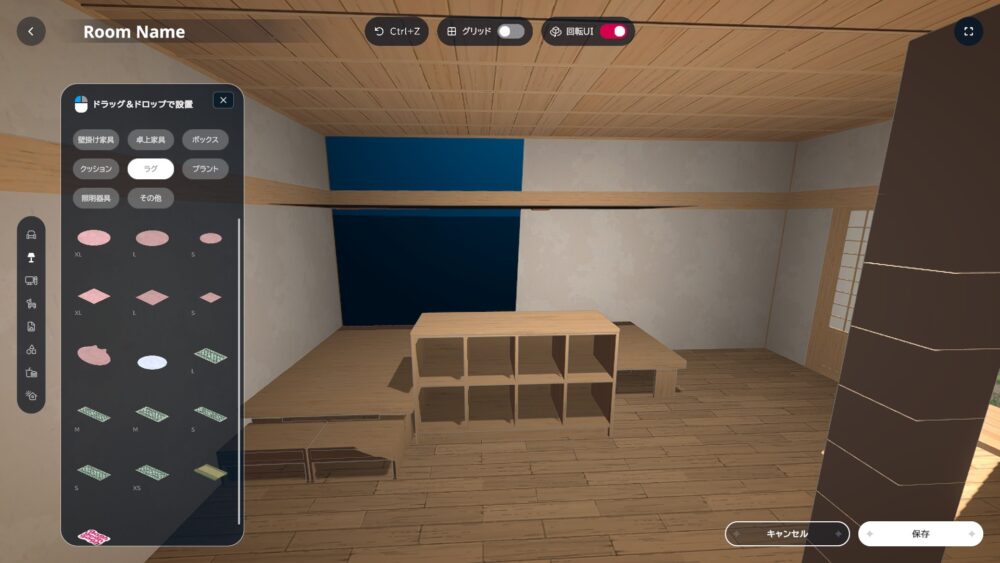The width and height of the screenshot is (1000, 563).
Task: Toggle the 回転UI rotation switch
Action: coord(612,32)
